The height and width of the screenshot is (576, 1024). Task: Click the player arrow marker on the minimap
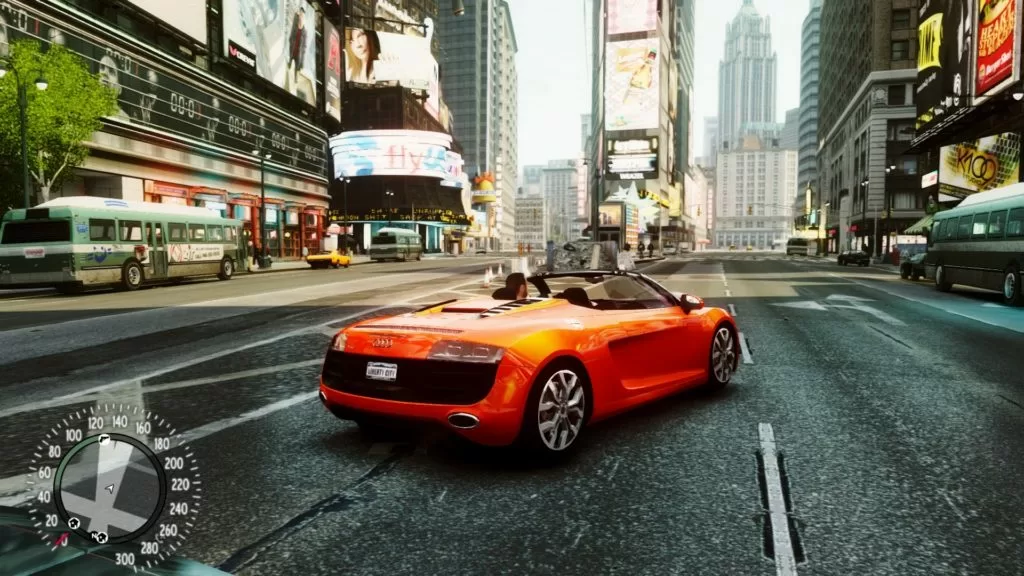[110, 488]
